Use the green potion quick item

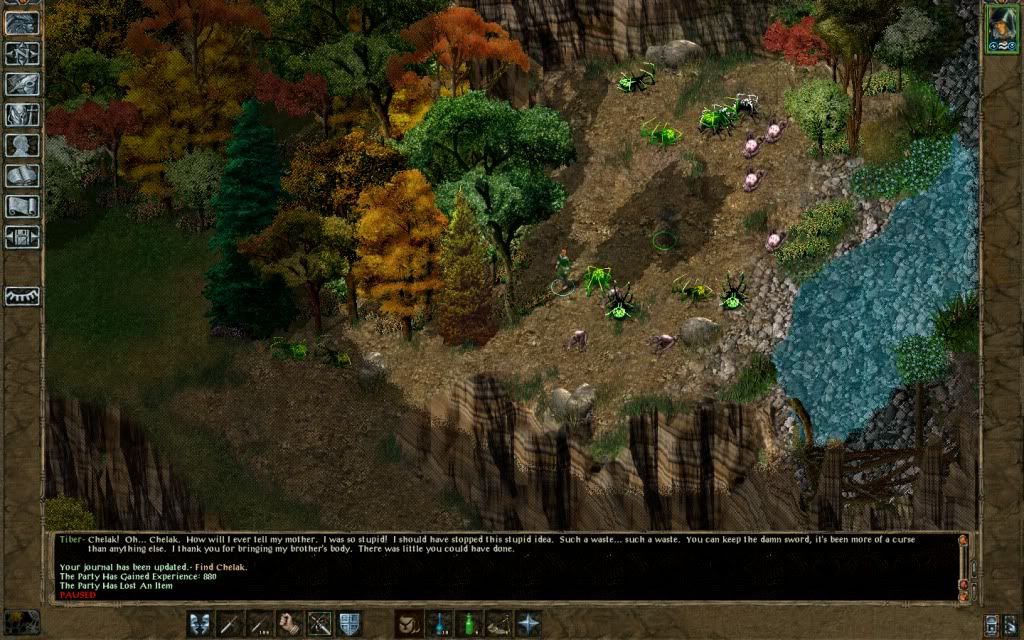pyautogui.click(x=468, y=624)
